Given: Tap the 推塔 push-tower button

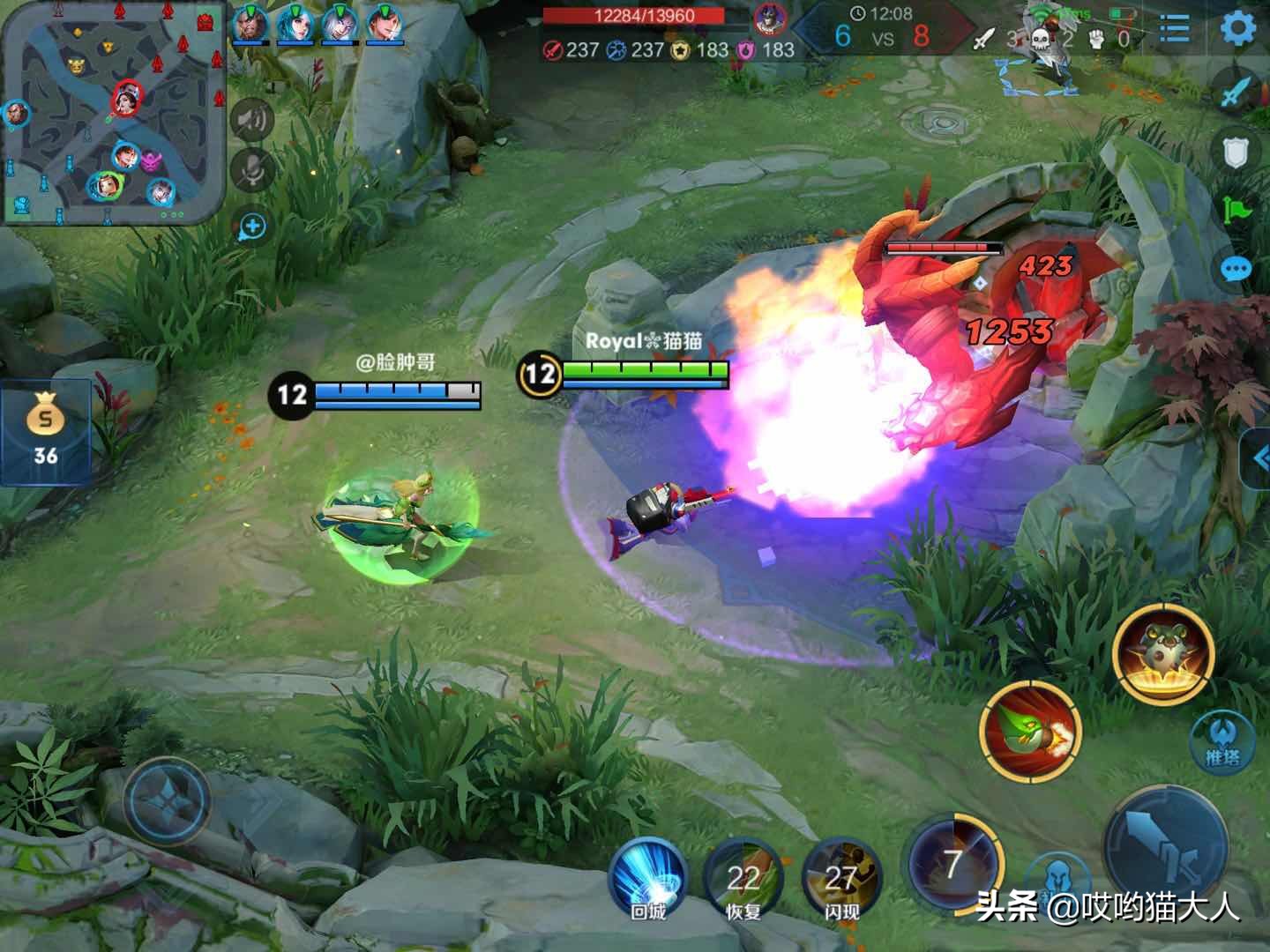Looking at the screenshot, I should click(1222, 740).
